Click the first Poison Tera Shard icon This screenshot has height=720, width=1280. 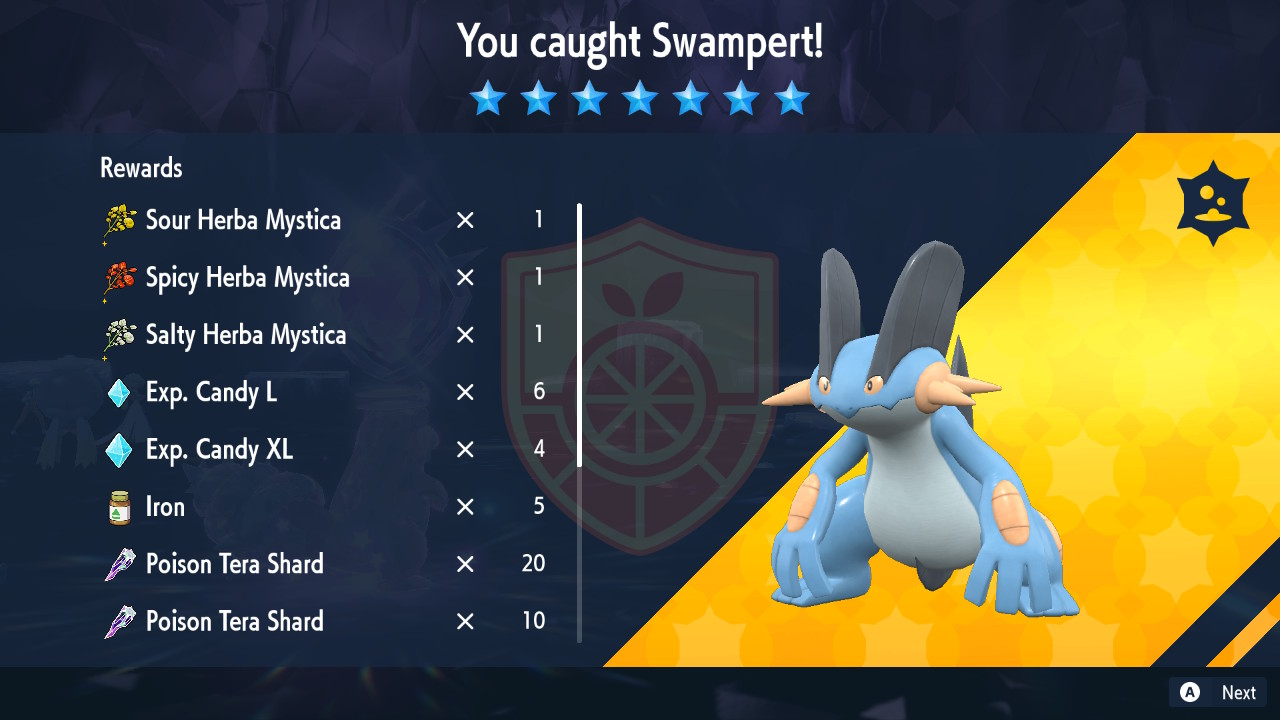point(119,563)
